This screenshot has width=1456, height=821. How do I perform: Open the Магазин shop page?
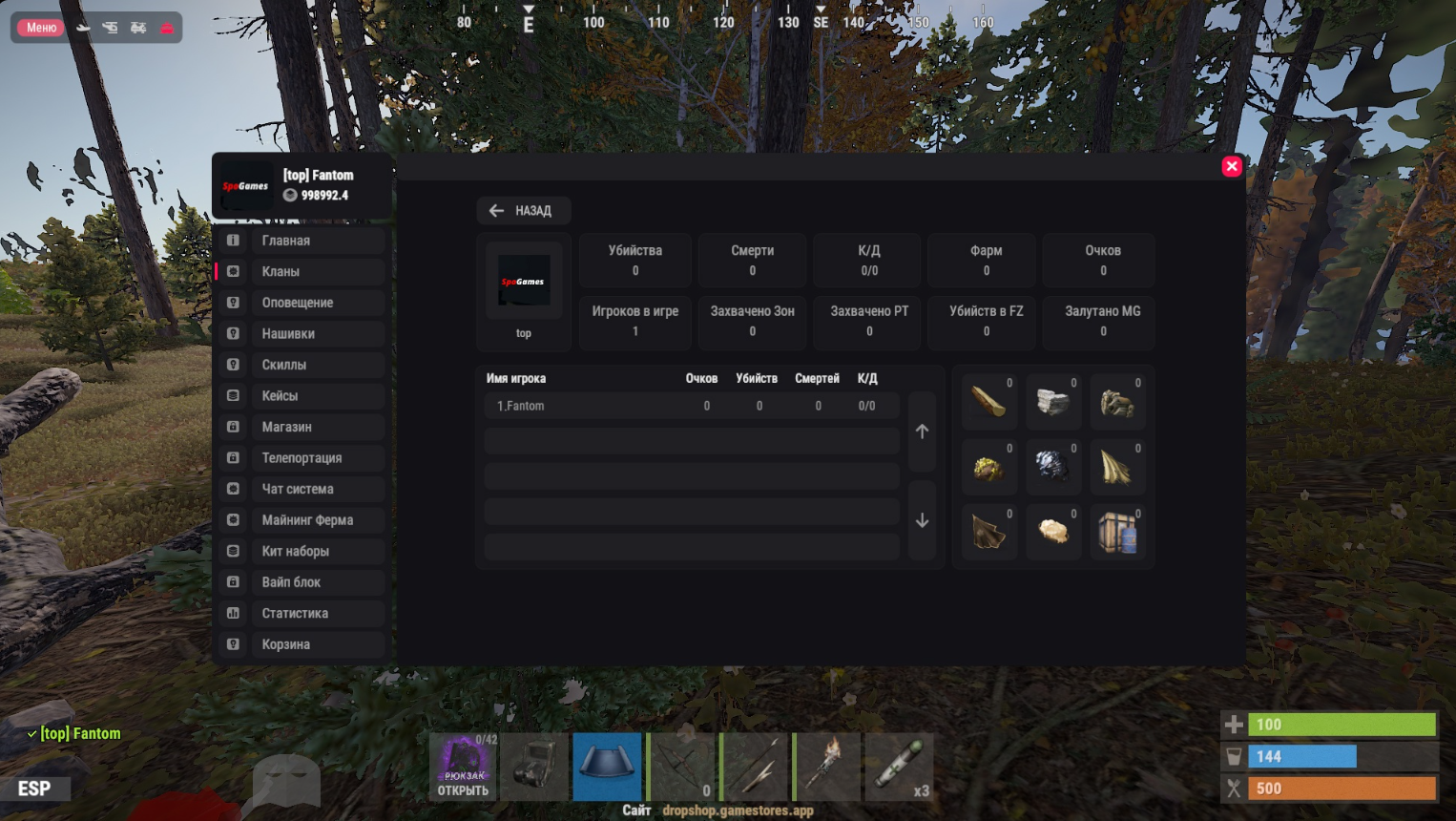(301, 427)
